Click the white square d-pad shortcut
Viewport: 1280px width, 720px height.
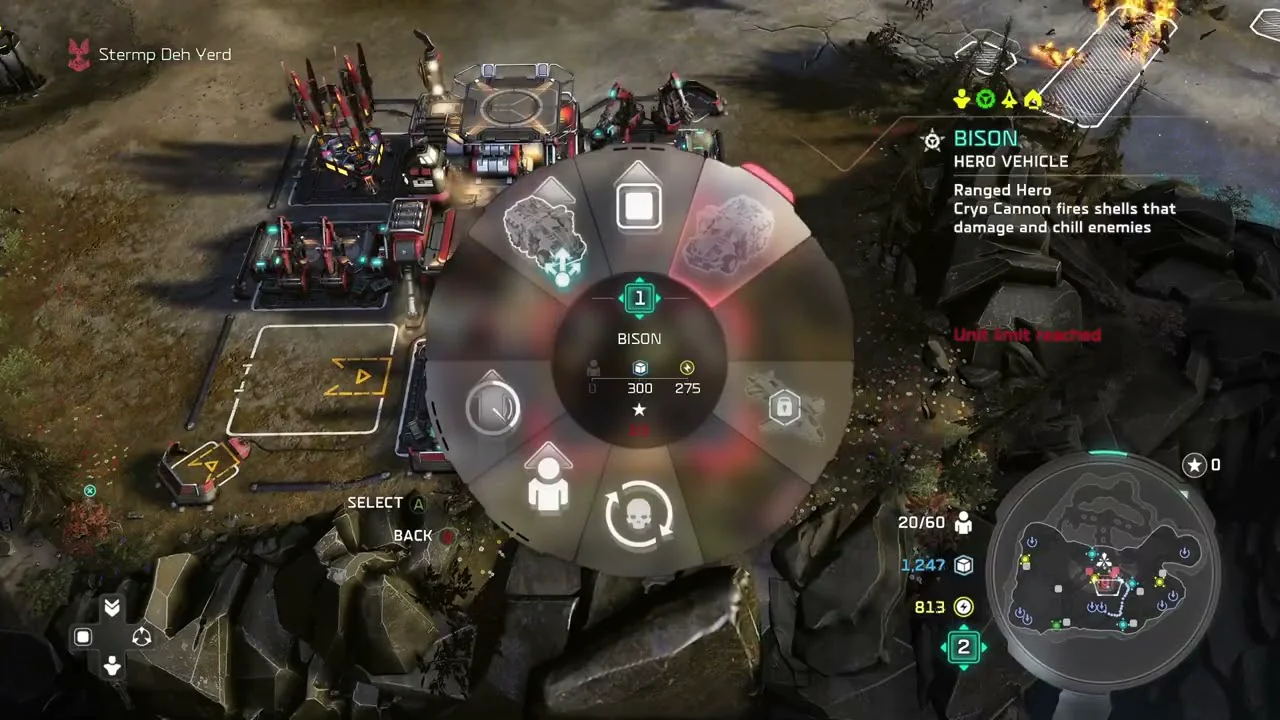(x=84, y=637)
